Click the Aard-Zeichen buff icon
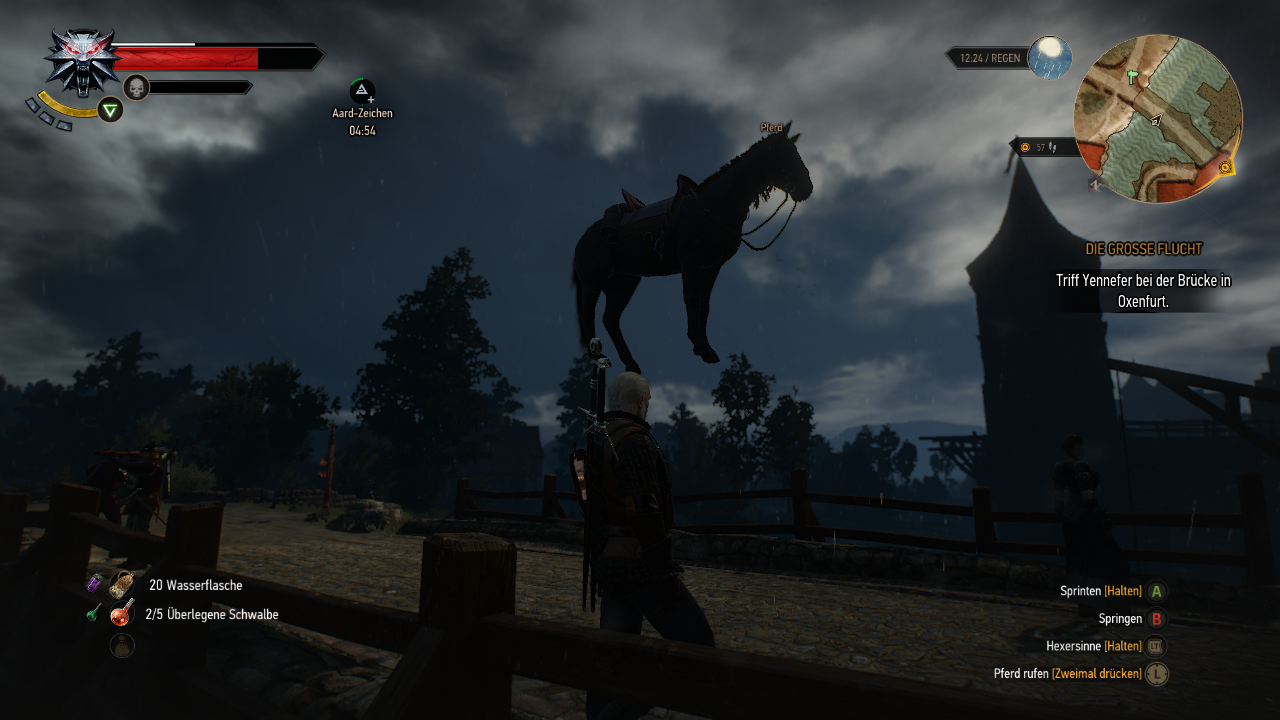This screenshot has width=1280, height=720. click(362, 92)
